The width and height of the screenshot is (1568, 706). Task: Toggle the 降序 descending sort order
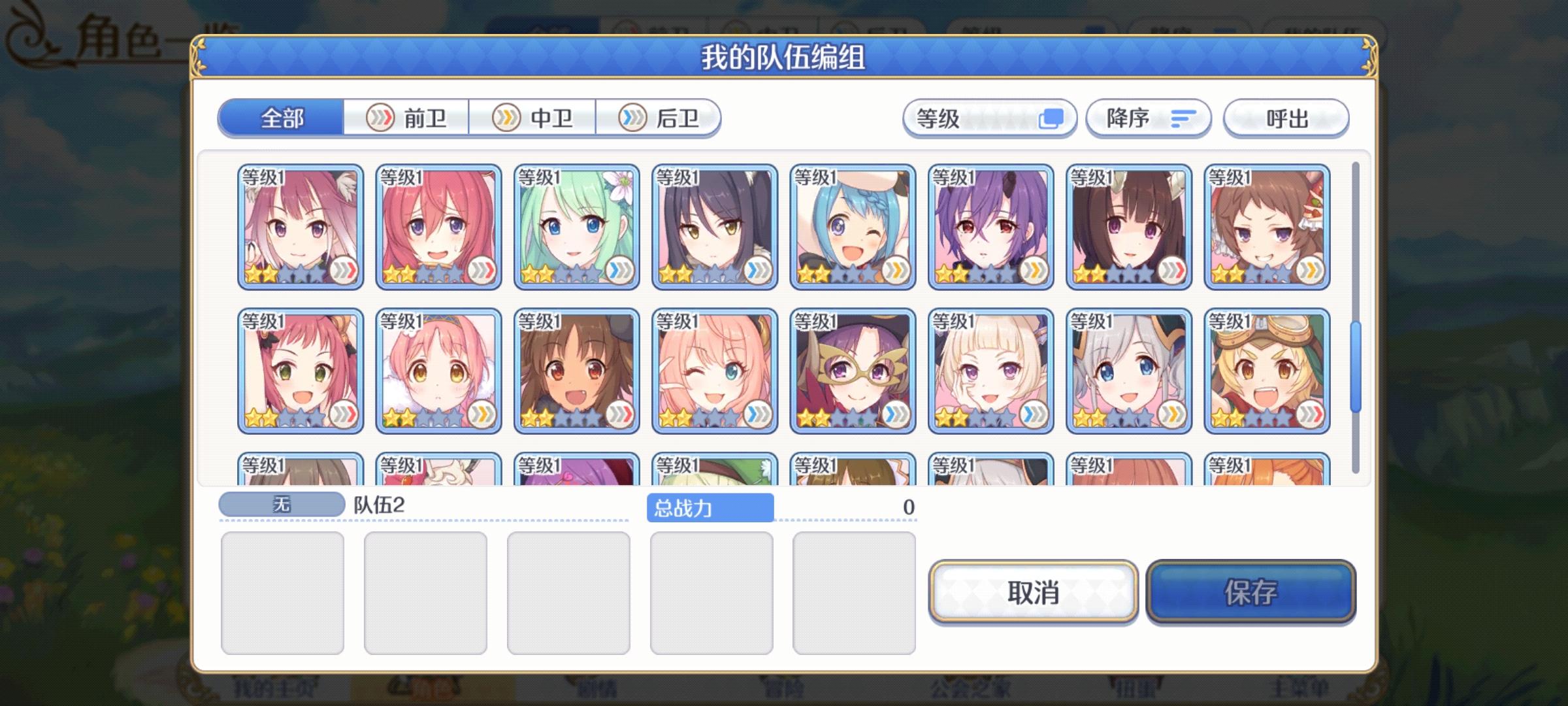pos(1147,118)
